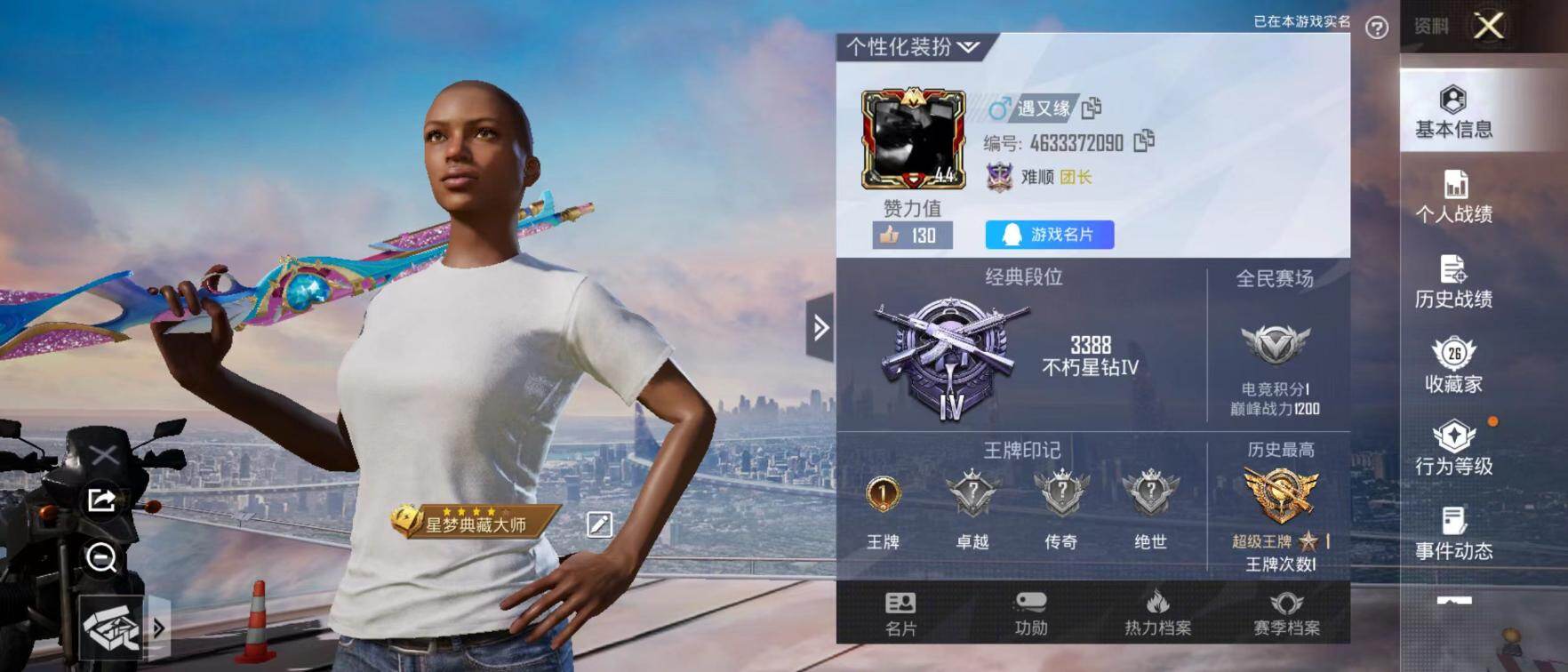This screenshot has height=672, width=1568.
Task: Go to the 行为等级 tab
Action: click(x=1453, y=448)
